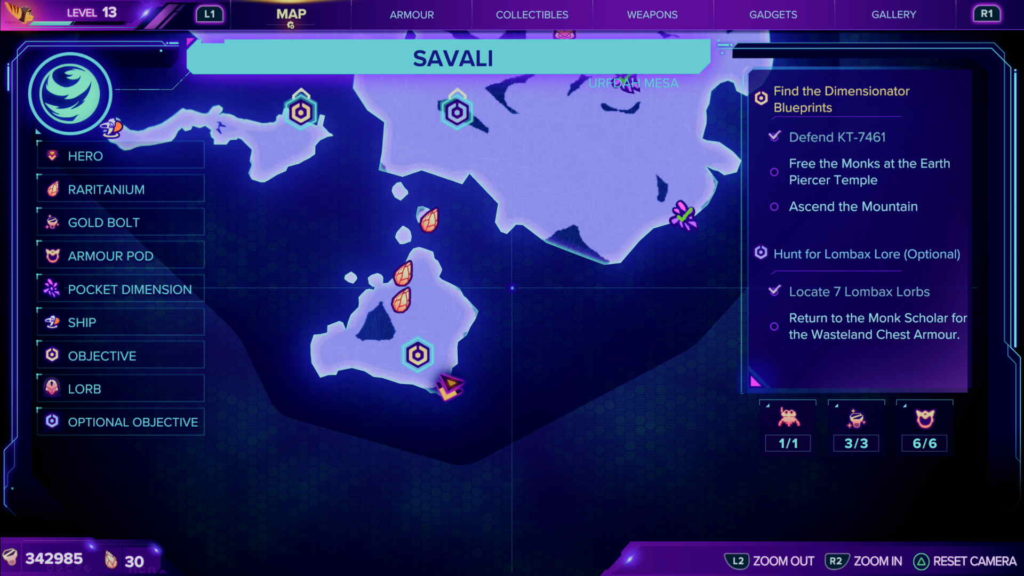Switch to the Armour tab
This screenshot has height=576, width=1024.
pyautogui.click(x=412, y=15)
